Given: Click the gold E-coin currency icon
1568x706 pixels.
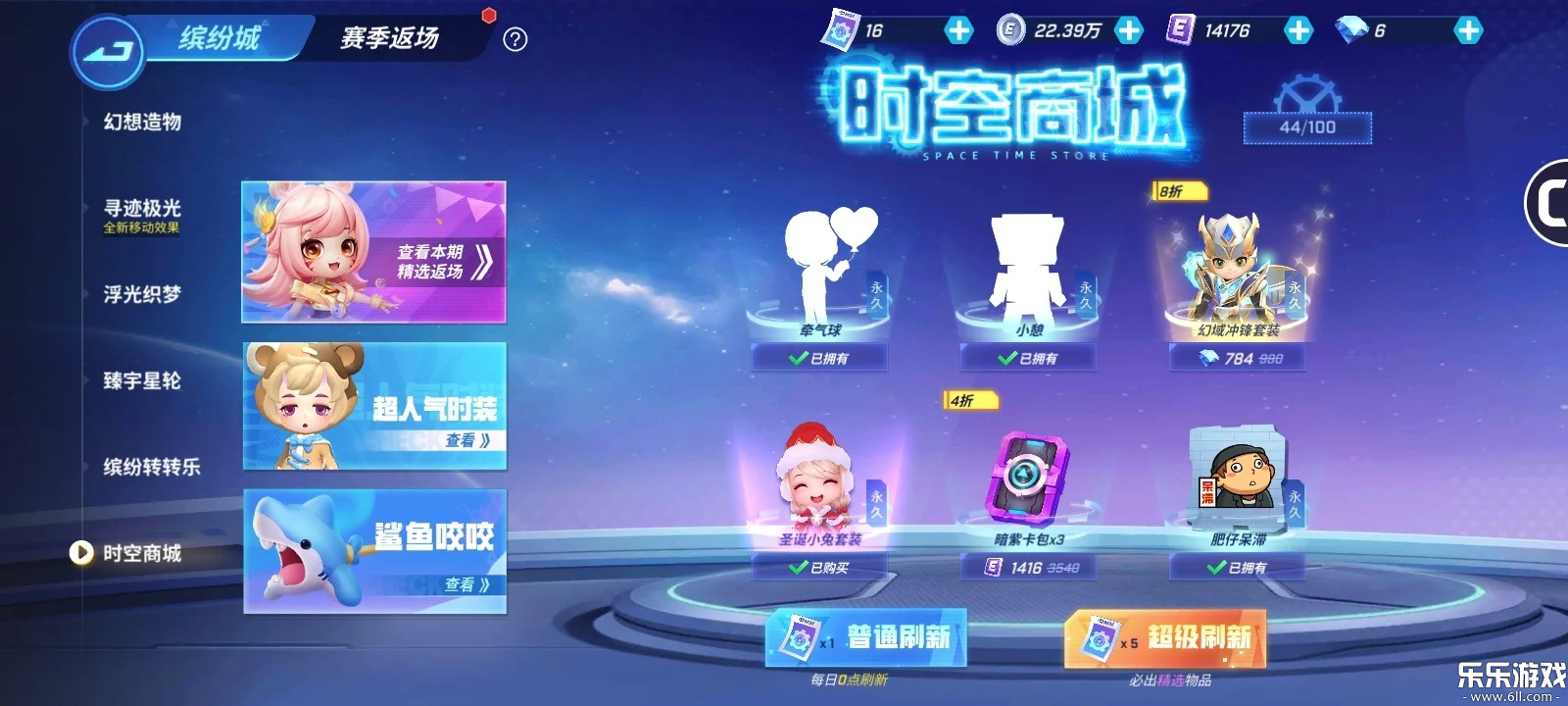Looking at the screenshot, I should [1009, 29].
